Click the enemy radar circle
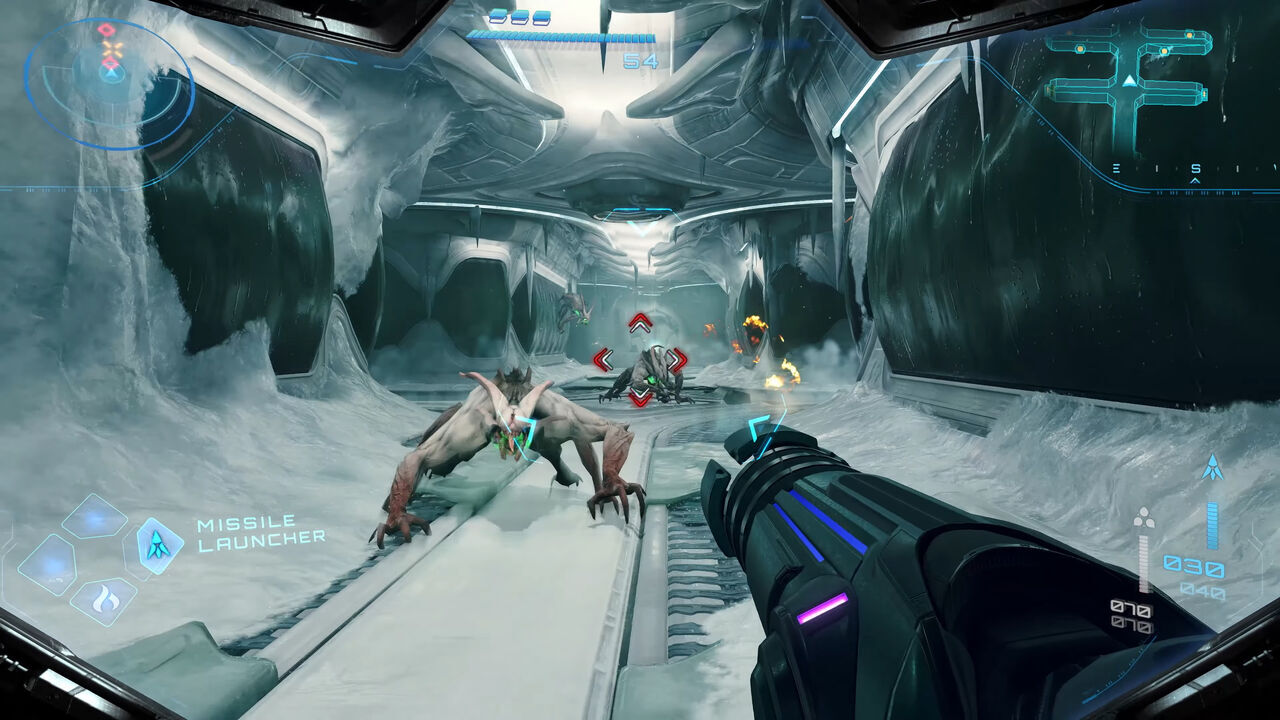Viewport: 1280px width, 720px height. tap(109, 84)
